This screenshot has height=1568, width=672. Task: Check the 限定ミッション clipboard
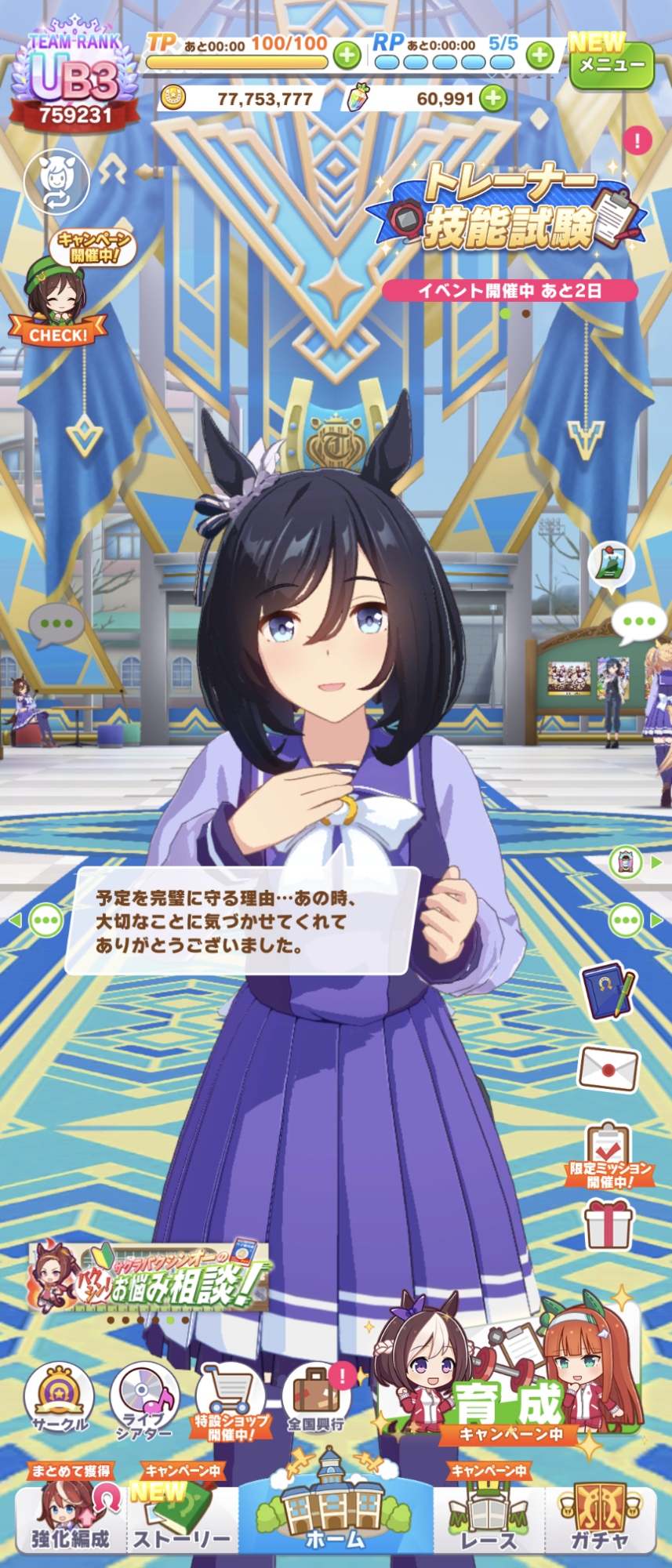point(609,1154)
